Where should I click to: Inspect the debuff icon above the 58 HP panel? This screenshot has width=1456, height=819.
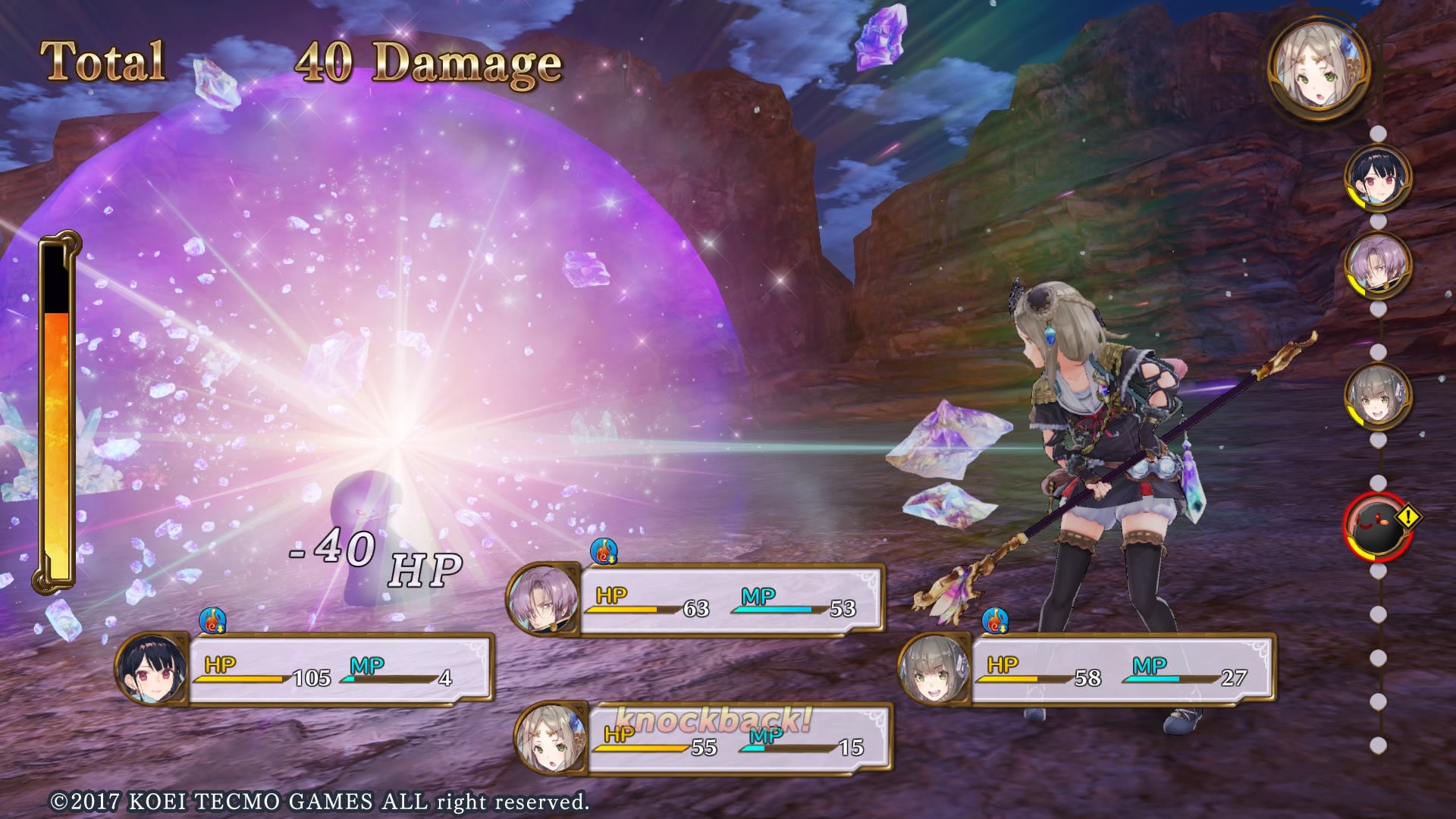(995, 620)
